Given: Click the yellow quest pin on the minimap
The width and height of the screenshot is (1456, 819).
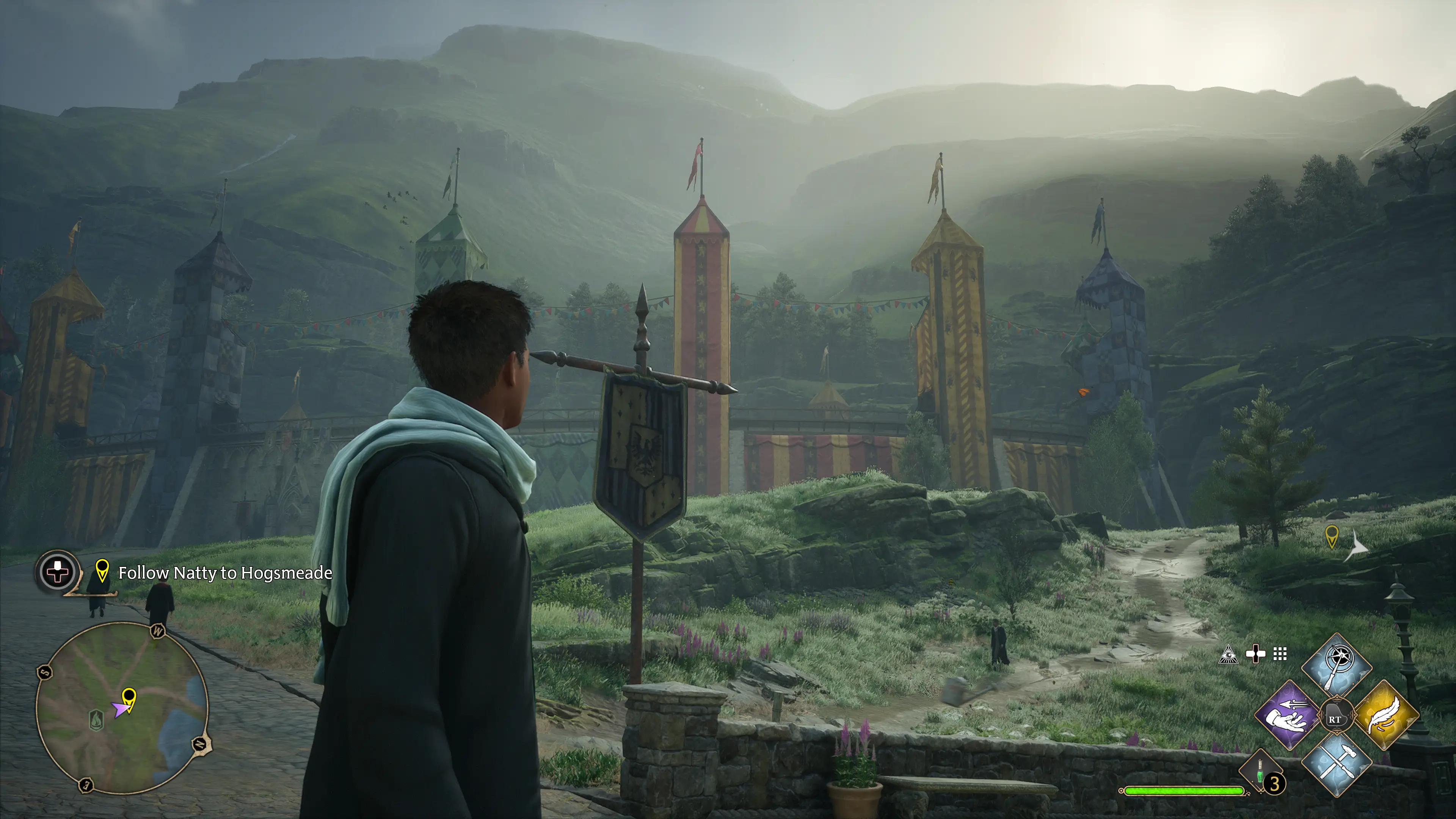Looking at the screenshot, I should pos(129,698).
